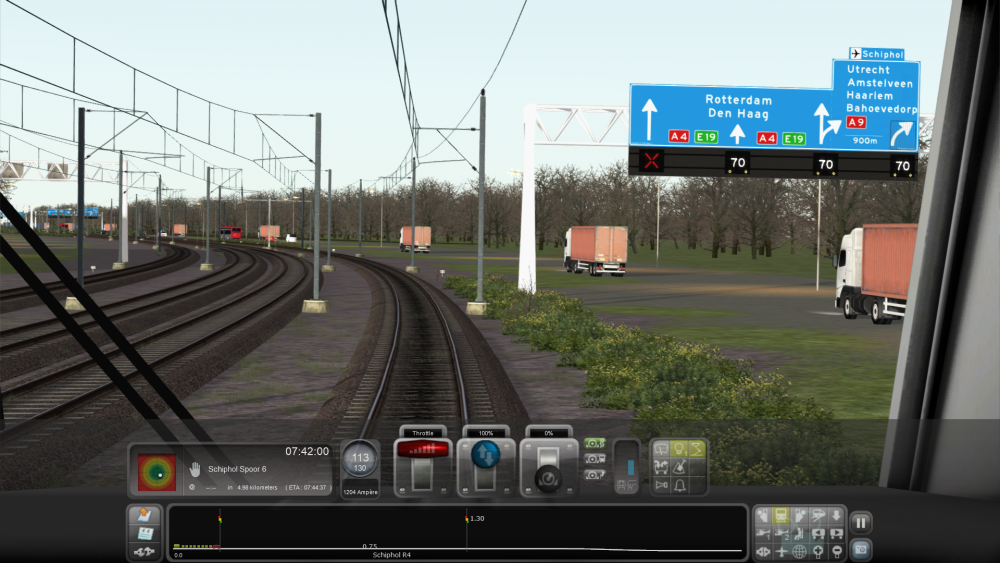
Task: Open the task list notepad icon
Action: [144, 516]
